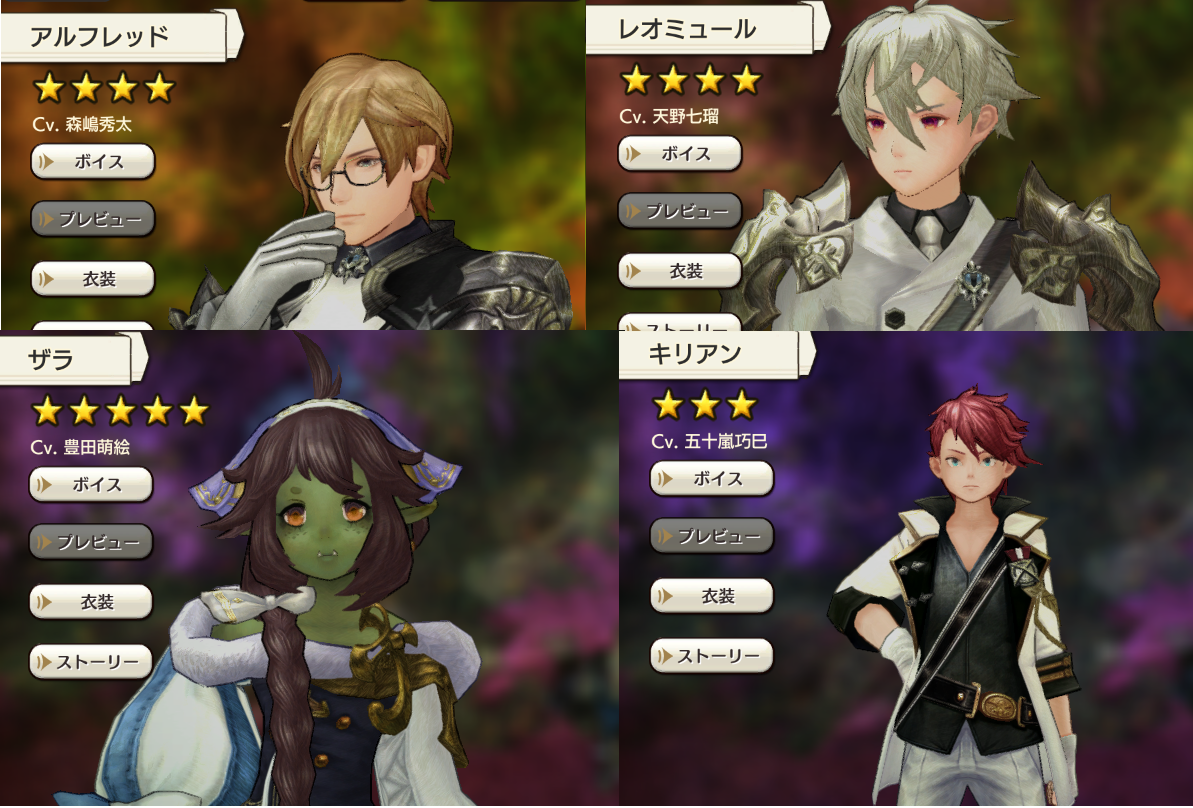
Task: Open プレビュー for アルフレッド
Action: click(x=93, y=218)
